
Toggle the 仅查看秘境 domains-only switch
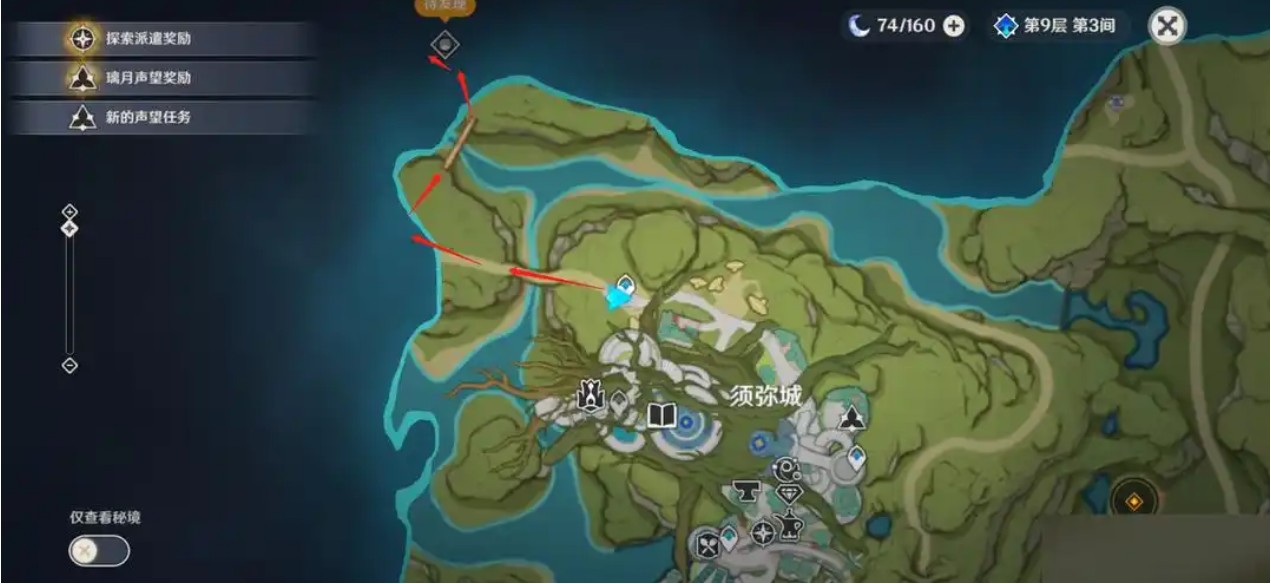99,550
